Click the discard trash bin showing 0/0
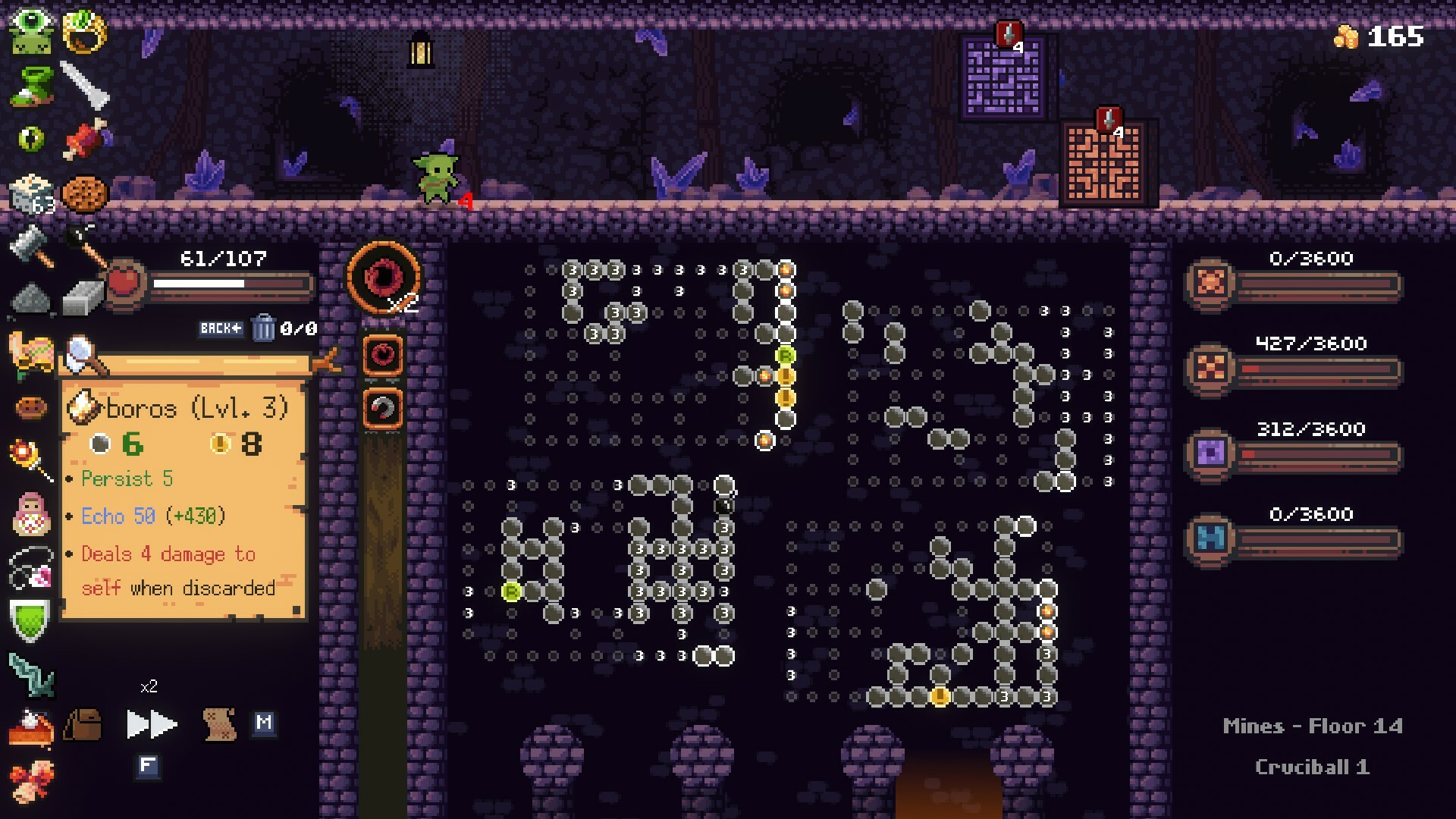Viewport: 1456px width, 819px height. pos(265,329)
